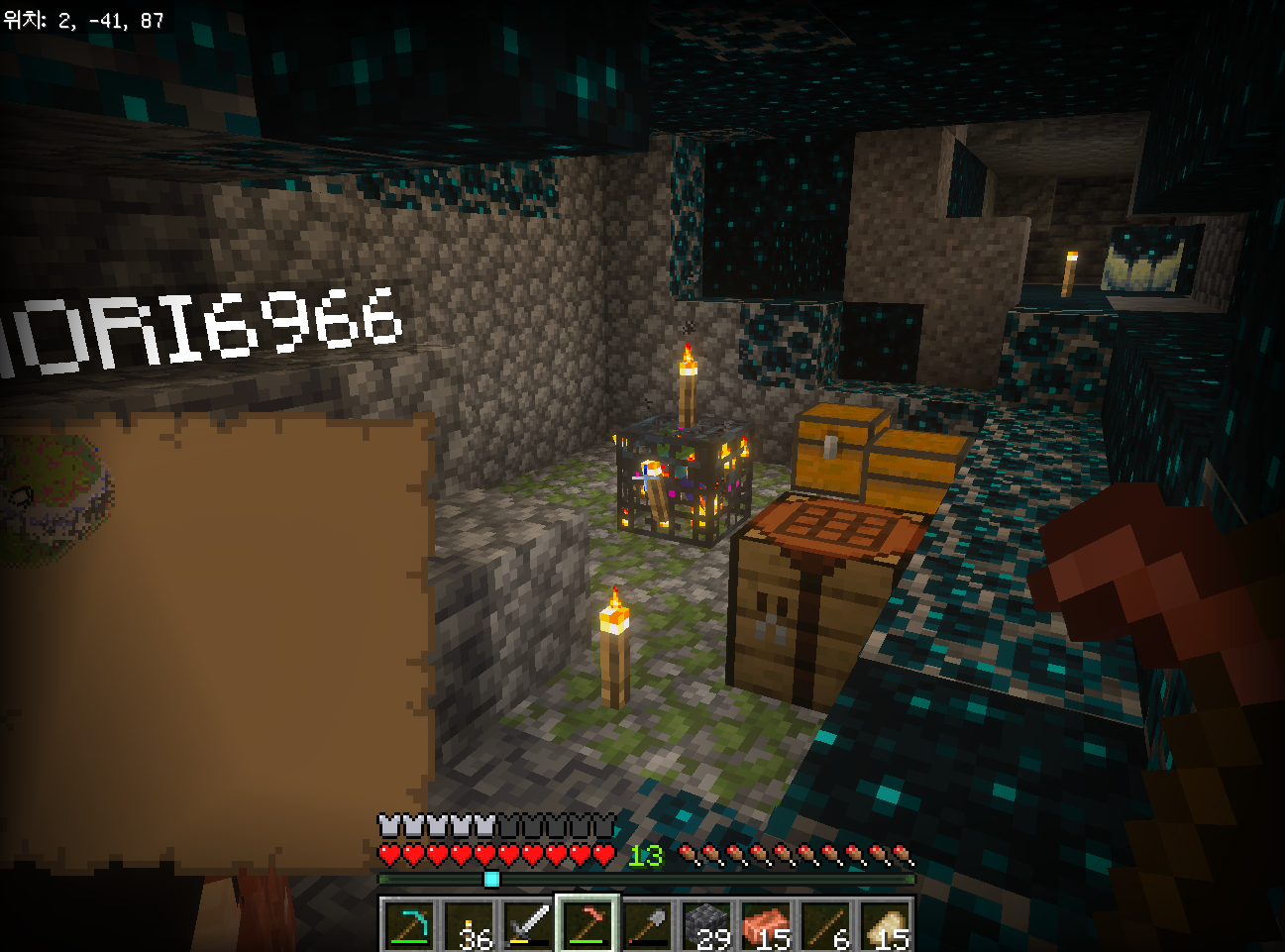The width and height of the screenshot is (1285, 952).
Task: Select the torch stack of 36
Action: click(x=469, y=925)
